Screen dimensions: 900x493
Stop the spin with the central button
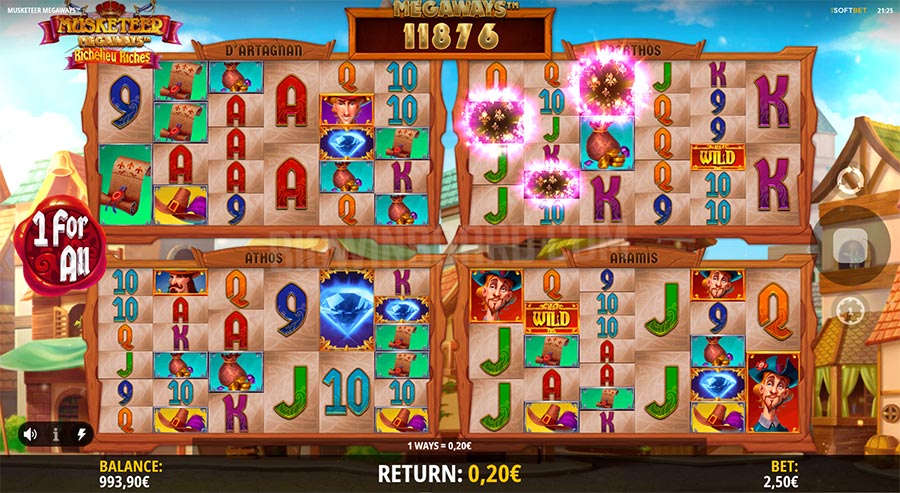click(x=849, y=243)
